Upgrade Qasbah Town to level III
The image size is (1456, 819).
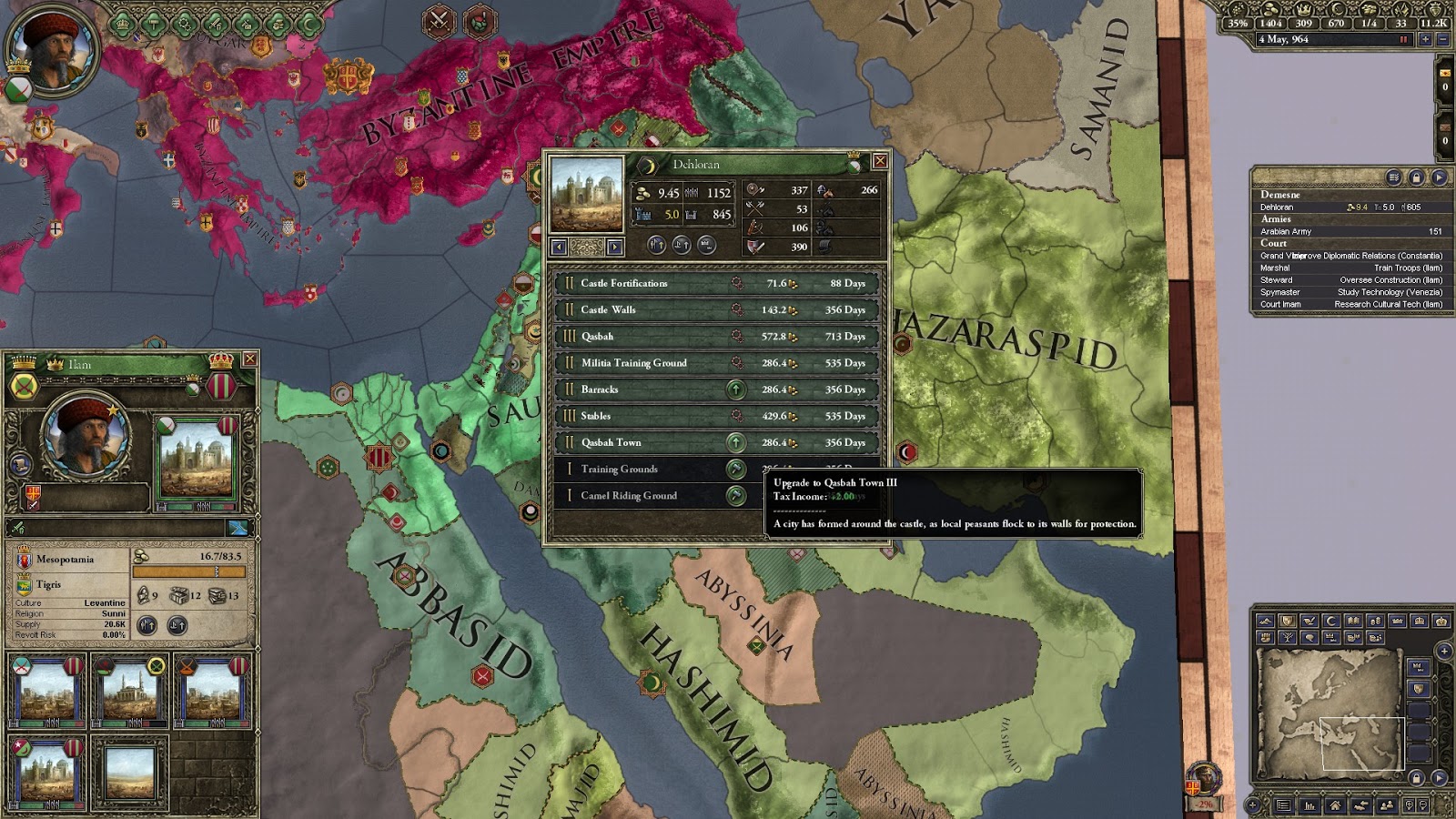tap(735, 443)
